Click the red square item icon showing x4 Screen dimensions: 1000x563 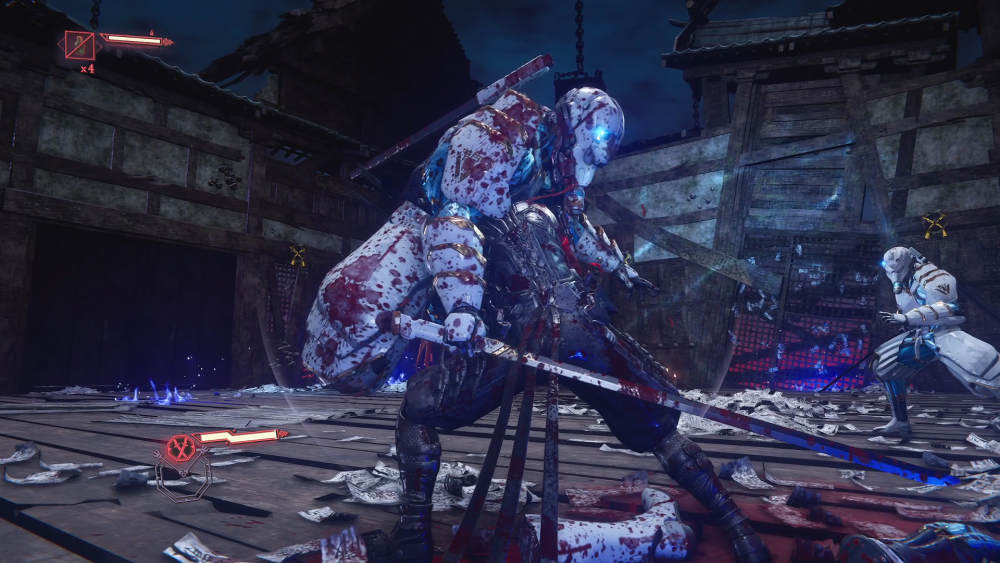click(x=80, y=45)
